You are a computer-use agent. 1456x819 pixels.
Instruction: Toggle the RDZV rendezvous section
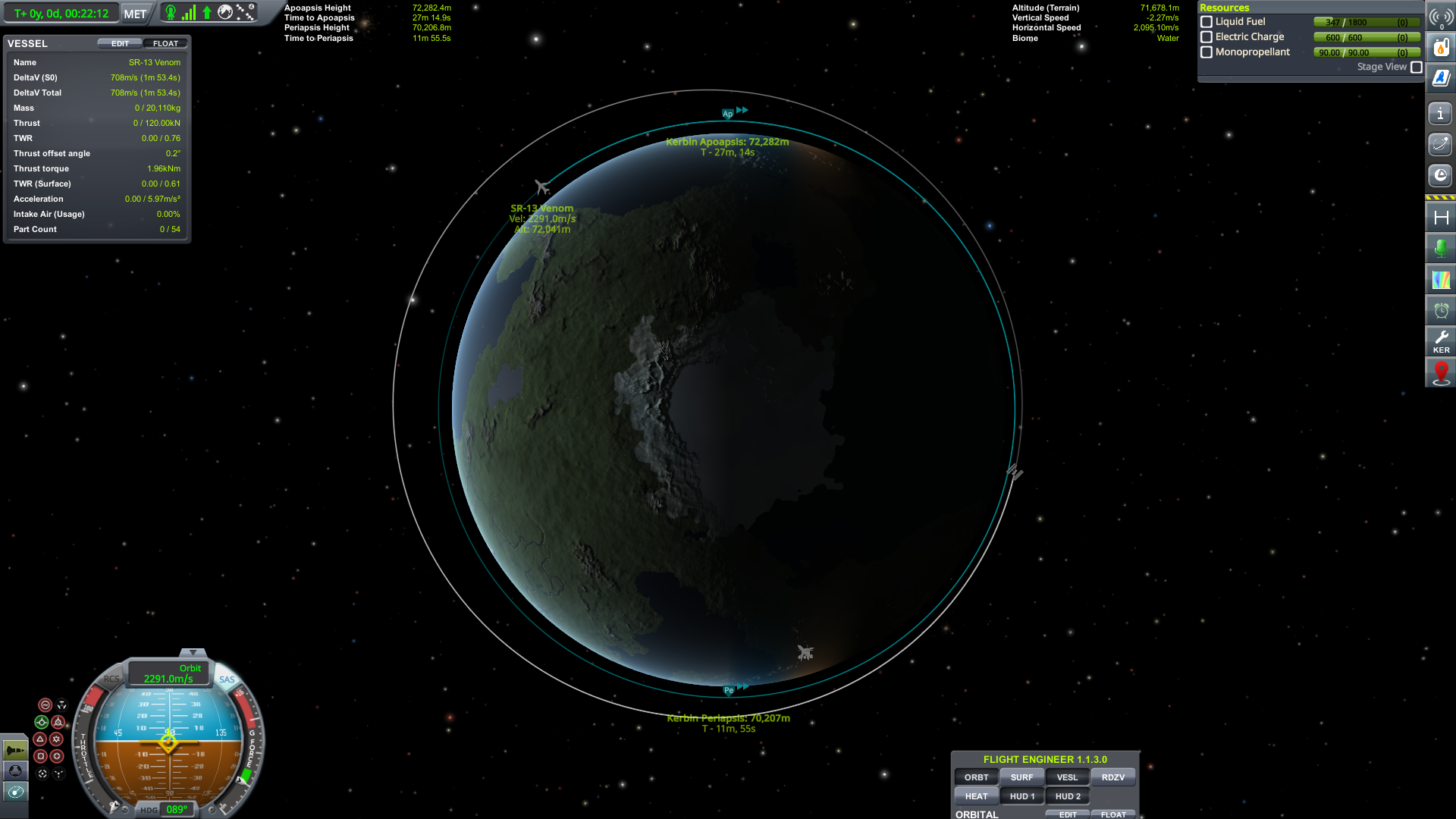(x=1112, y=777)
